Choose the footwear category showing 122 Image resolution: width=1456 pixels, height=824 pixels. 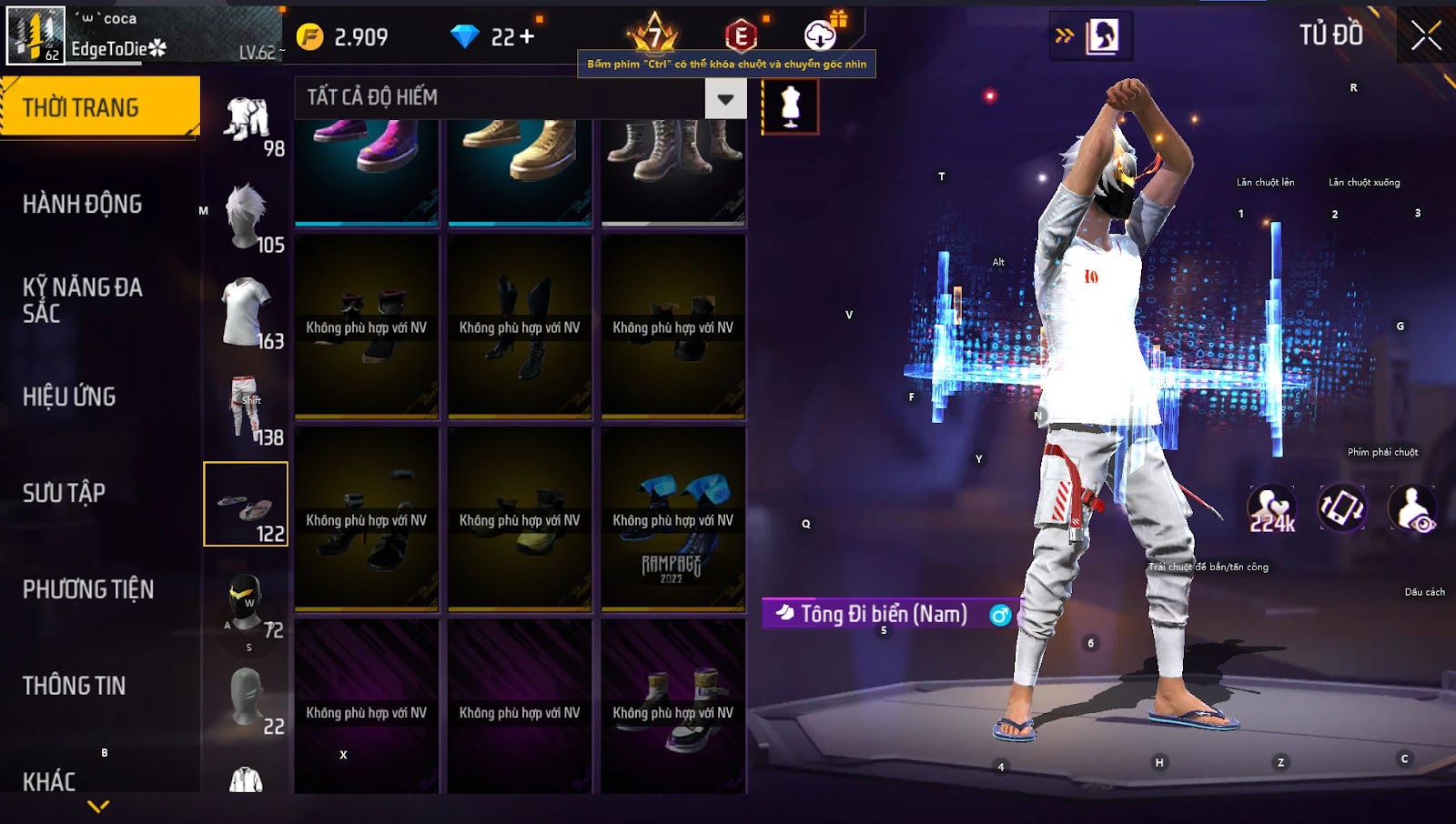click(x=246, y=504)
